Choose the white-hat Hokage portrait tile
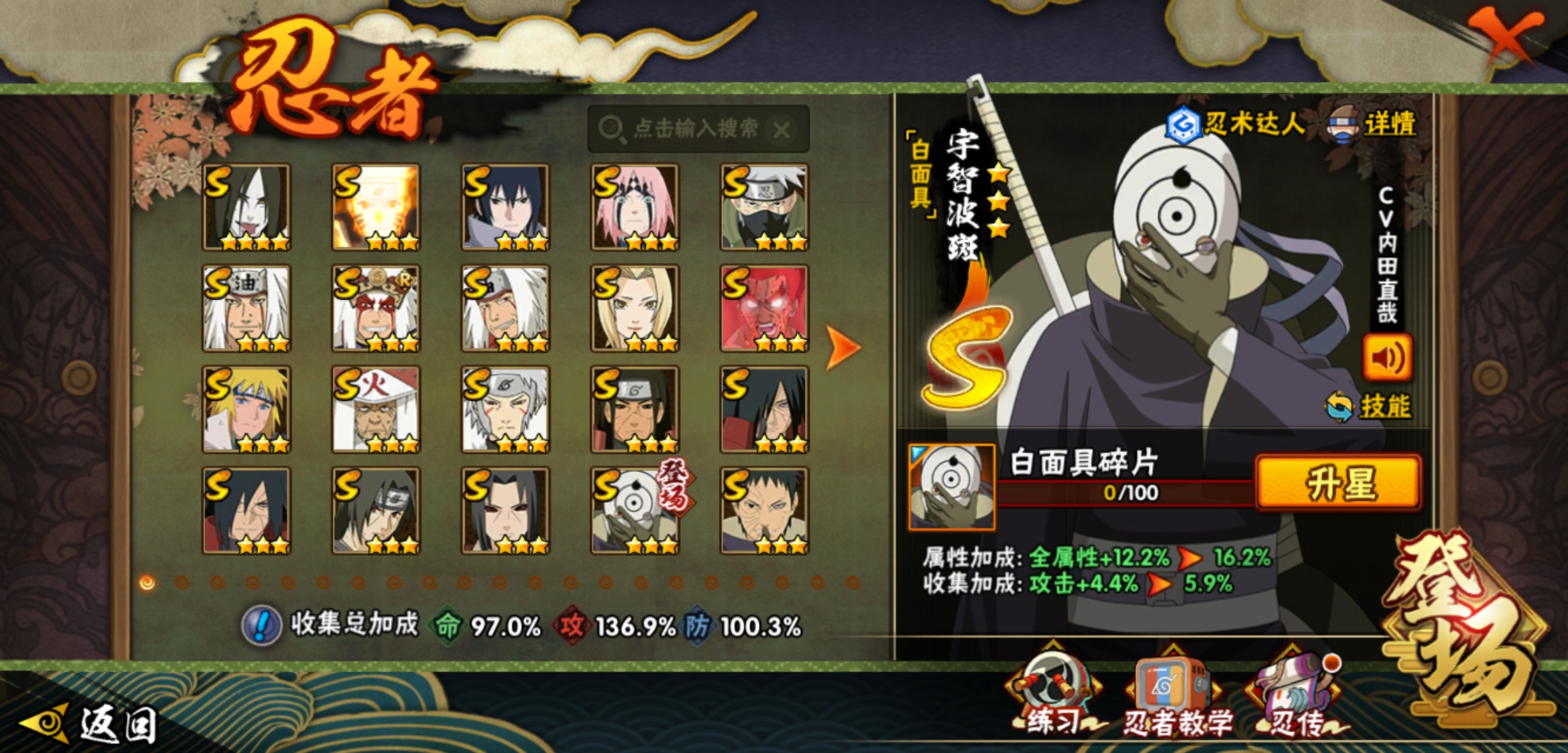This screenshot has height=753, width=1568. (376, 409)
